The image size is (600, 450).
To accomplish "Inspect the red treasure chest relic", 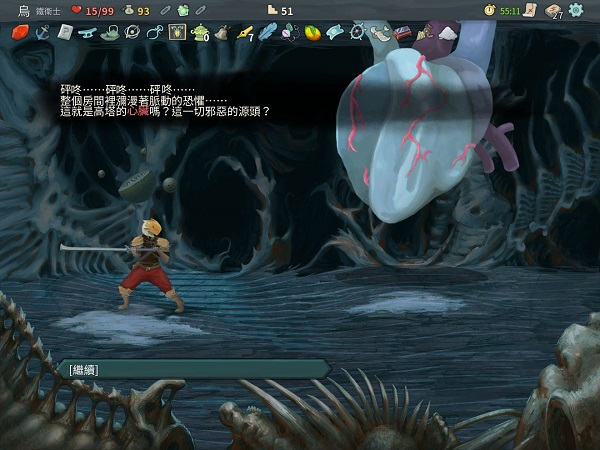I will [402, 32].
